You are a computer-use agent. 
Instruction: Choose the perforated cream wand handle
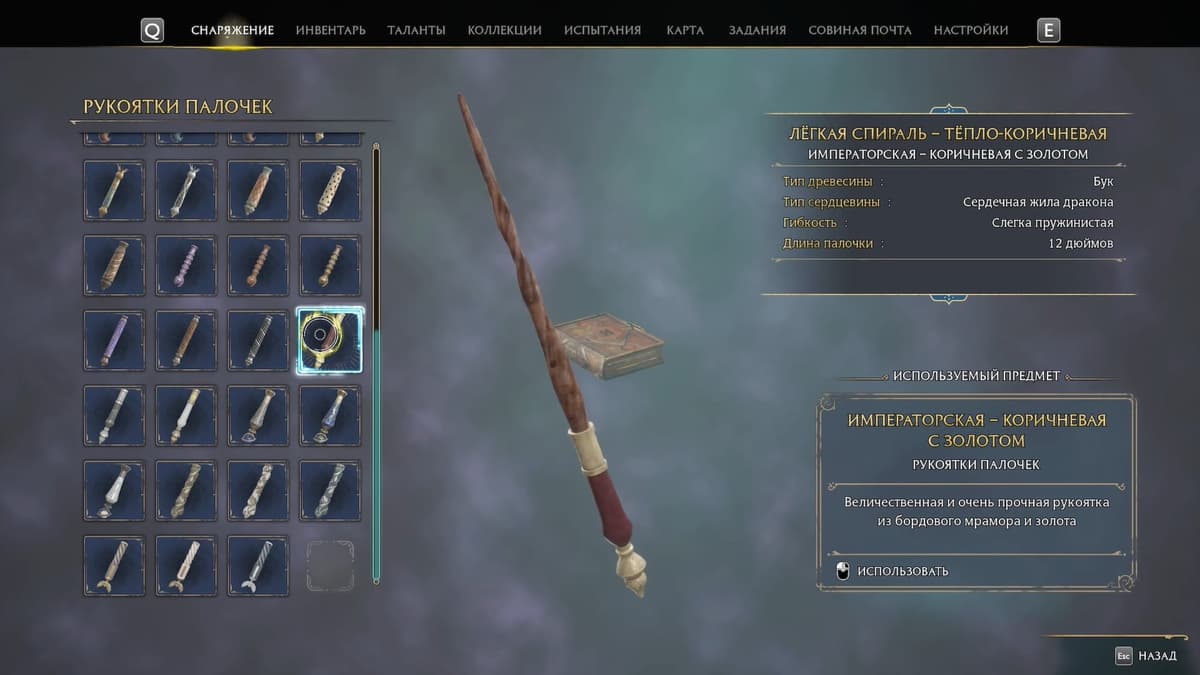coord(330,190)
